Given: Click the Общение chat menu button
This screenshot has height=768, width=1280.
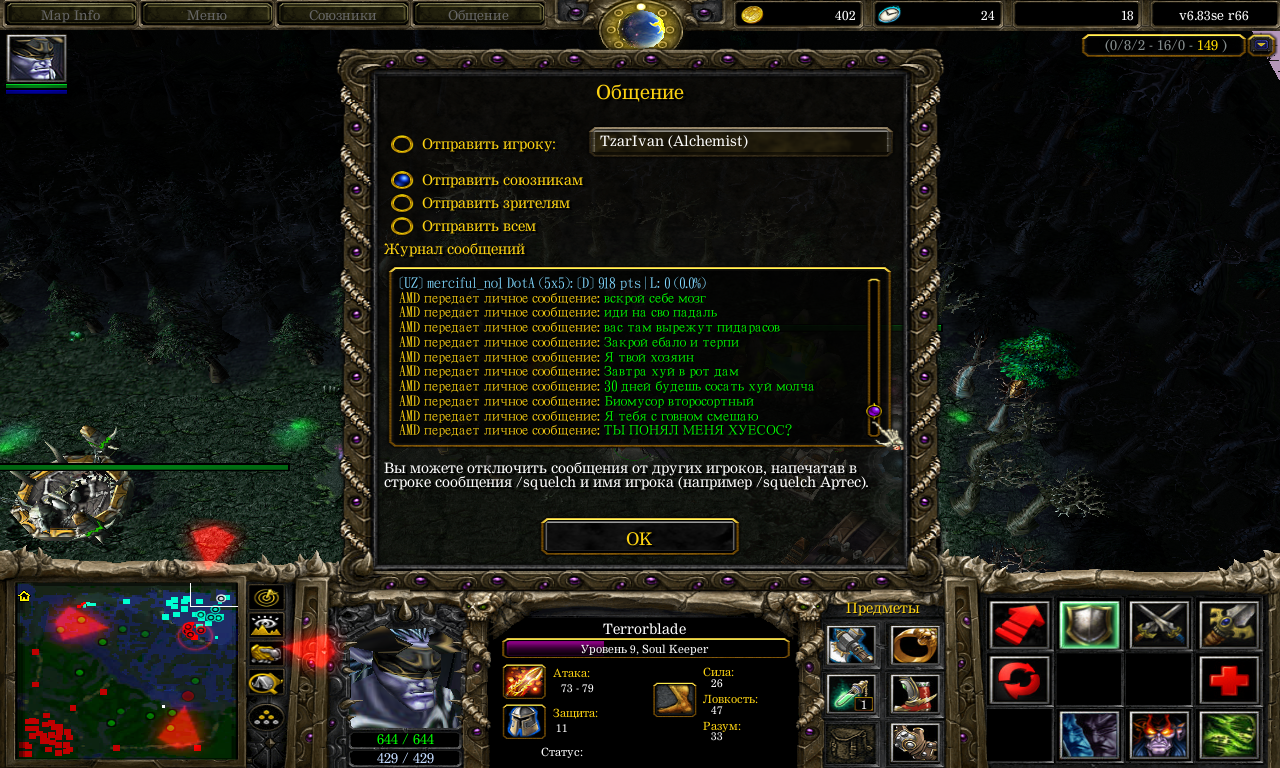Looking at the screenshot, I should [x=478, y=15].
